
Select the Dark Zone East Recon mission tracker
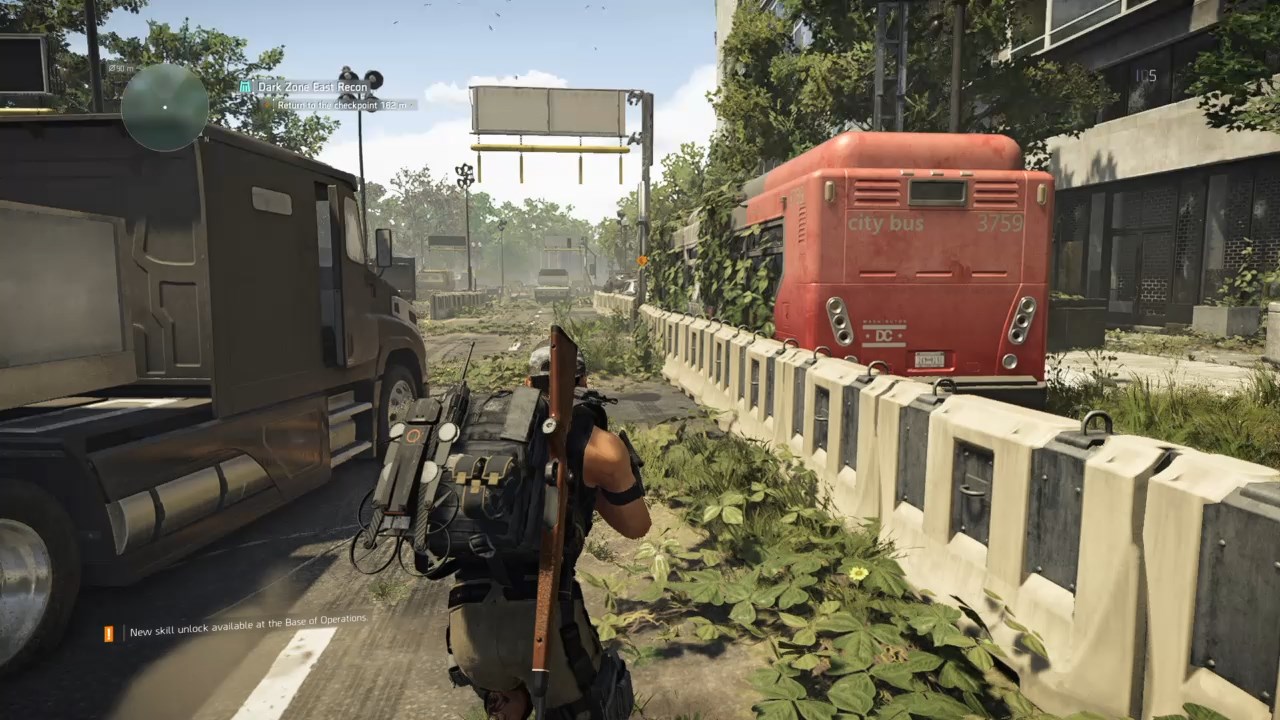(x=313, y=87)
